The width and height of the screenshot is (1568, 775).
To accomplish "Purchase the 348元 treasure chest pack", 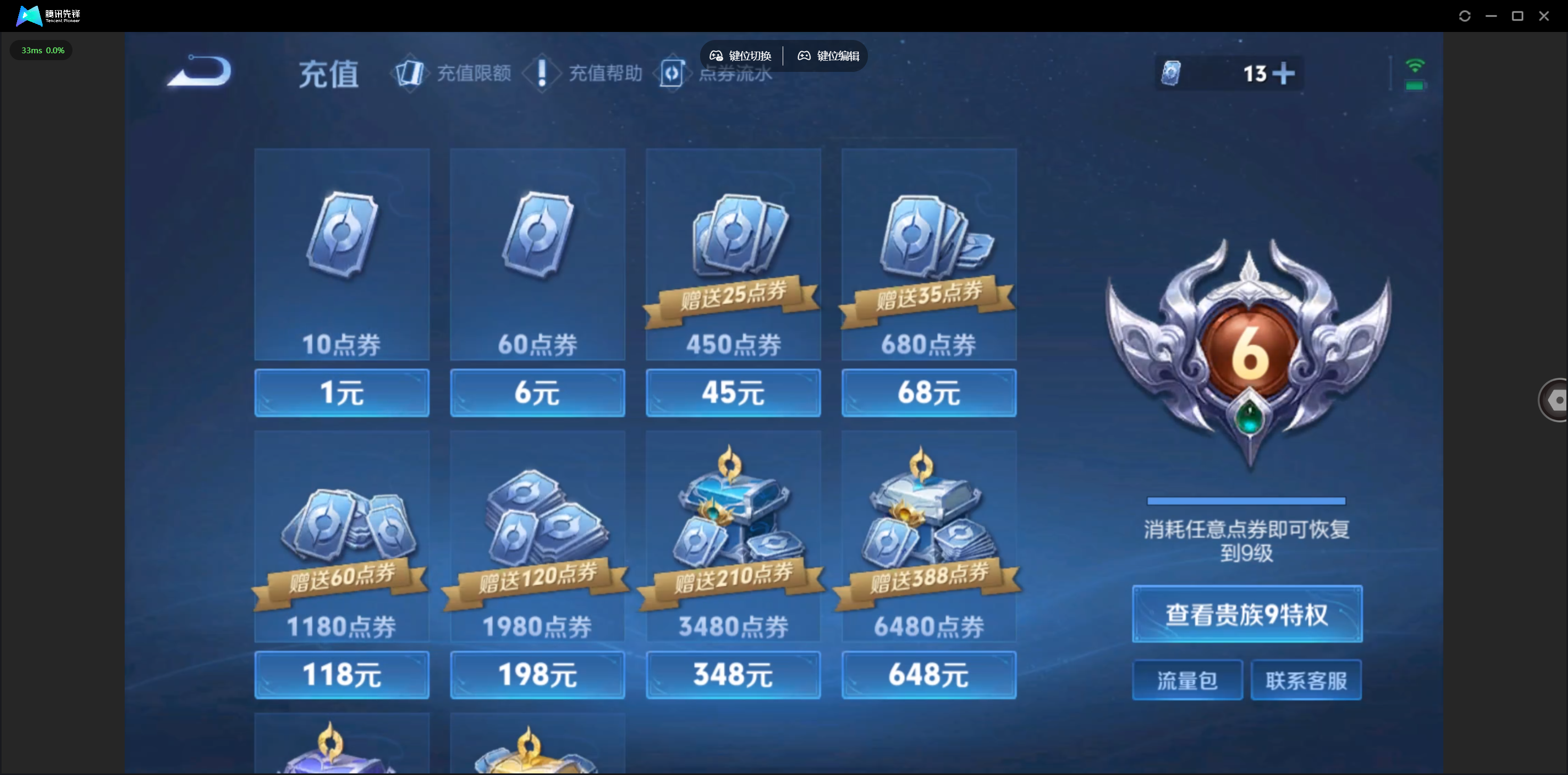I will click(x=733, y=674).
